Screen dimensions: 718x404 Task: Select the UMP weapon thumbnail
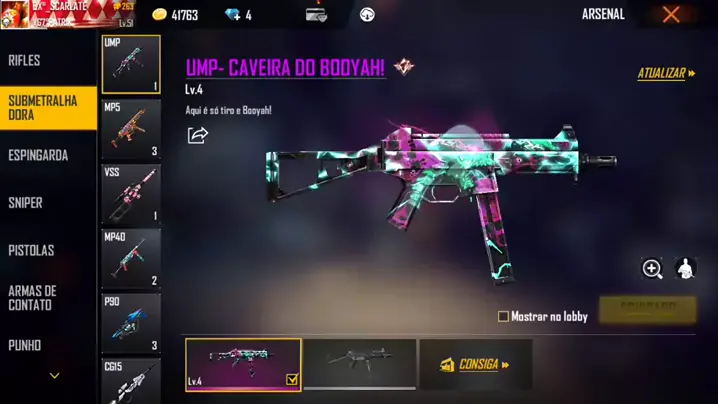coord(131,64)
